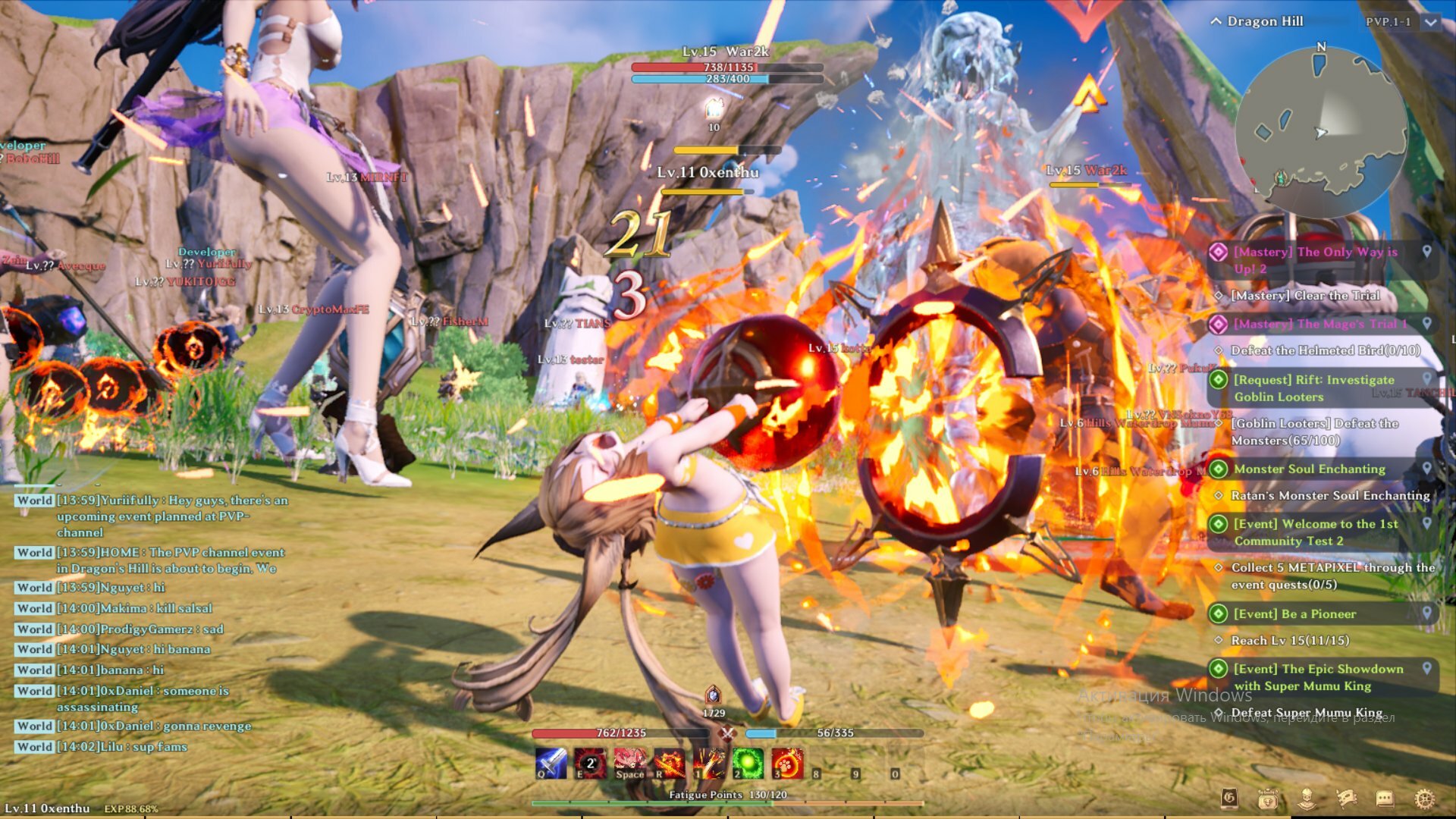Open the gem shop icon
Screen dimensions: 1456x819
tap(1268, 798)
